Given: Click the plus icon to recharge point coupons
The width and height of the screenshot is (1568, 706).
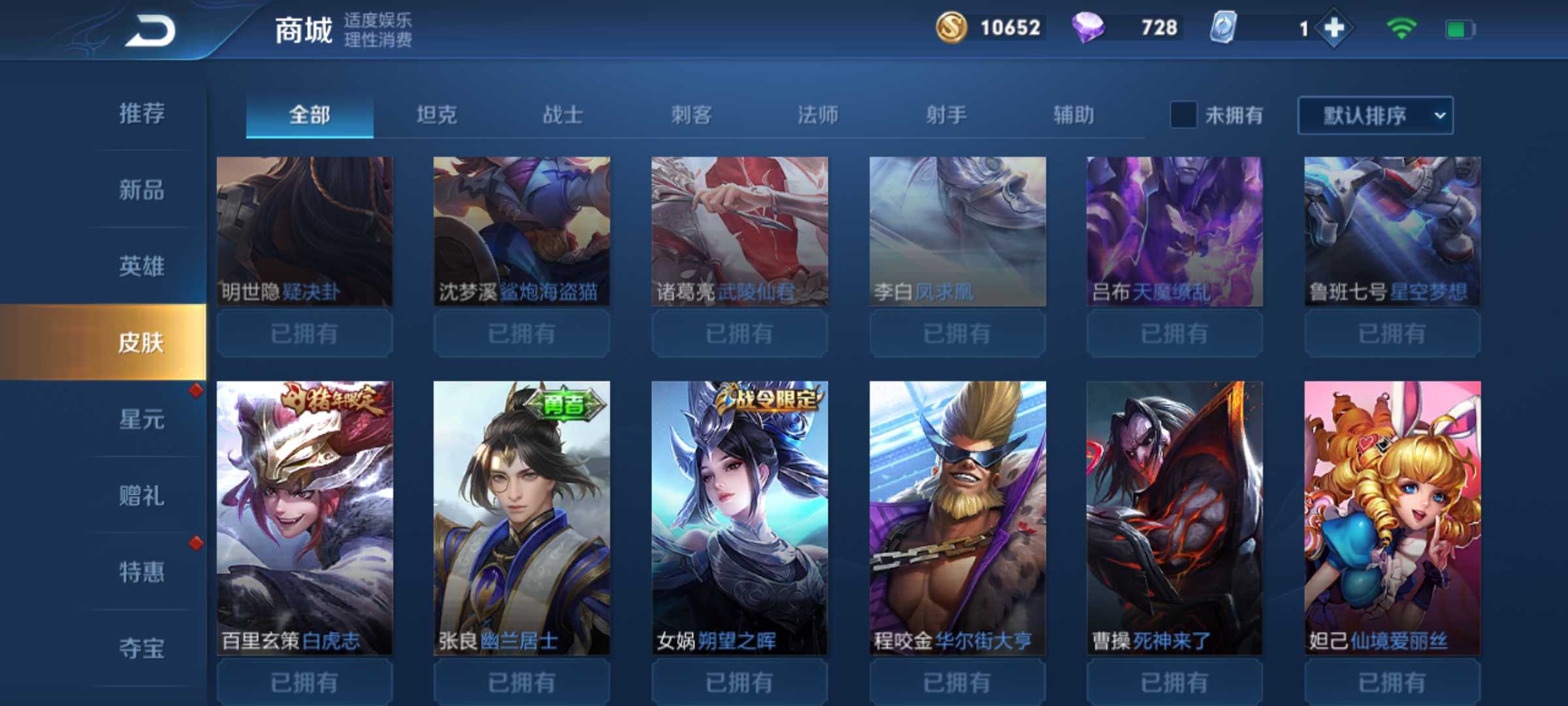Looking at the screenshot, I should click(1335, 28).
